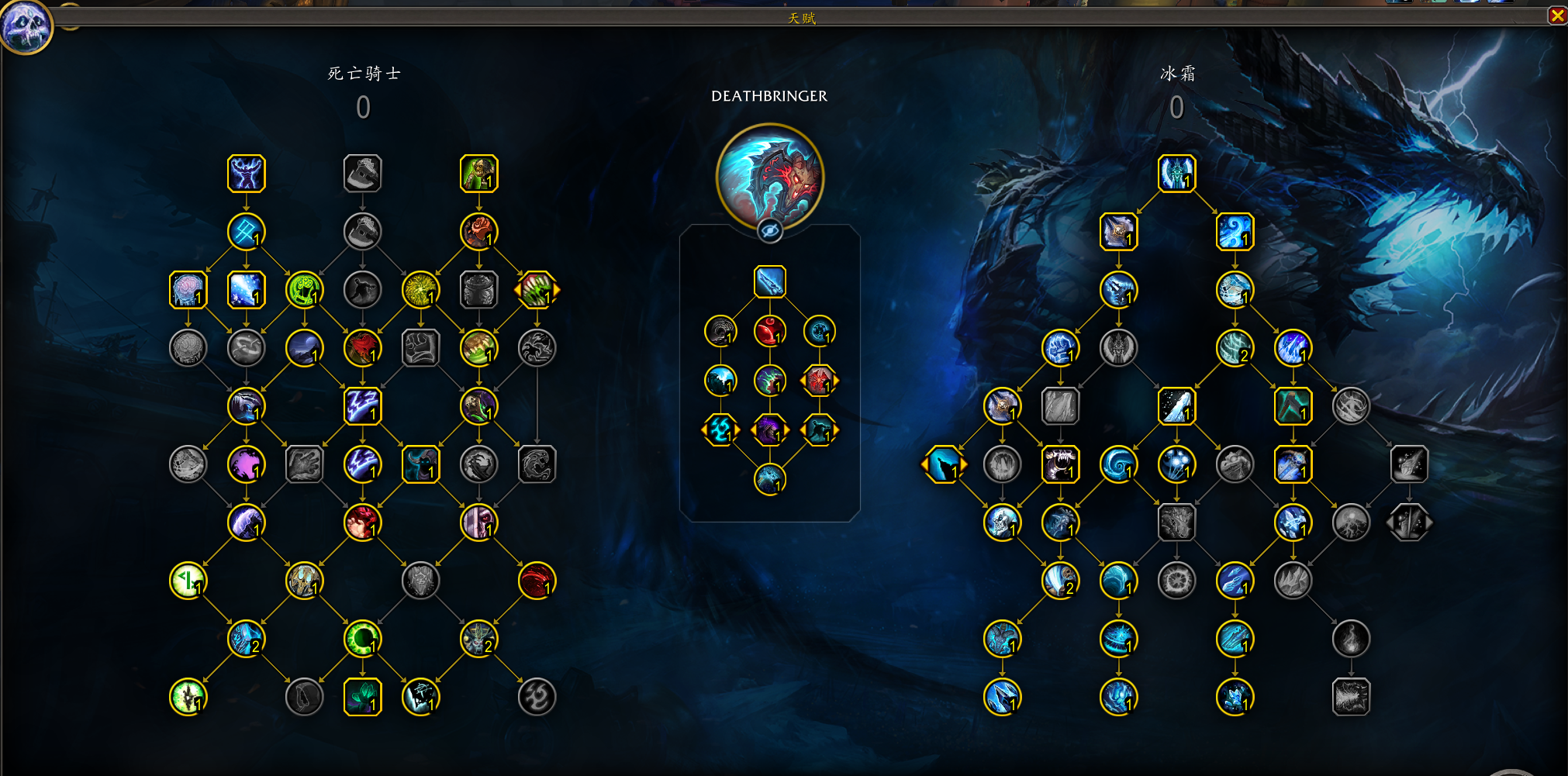Click the skull class portrait icon

[x=26, y=26]
